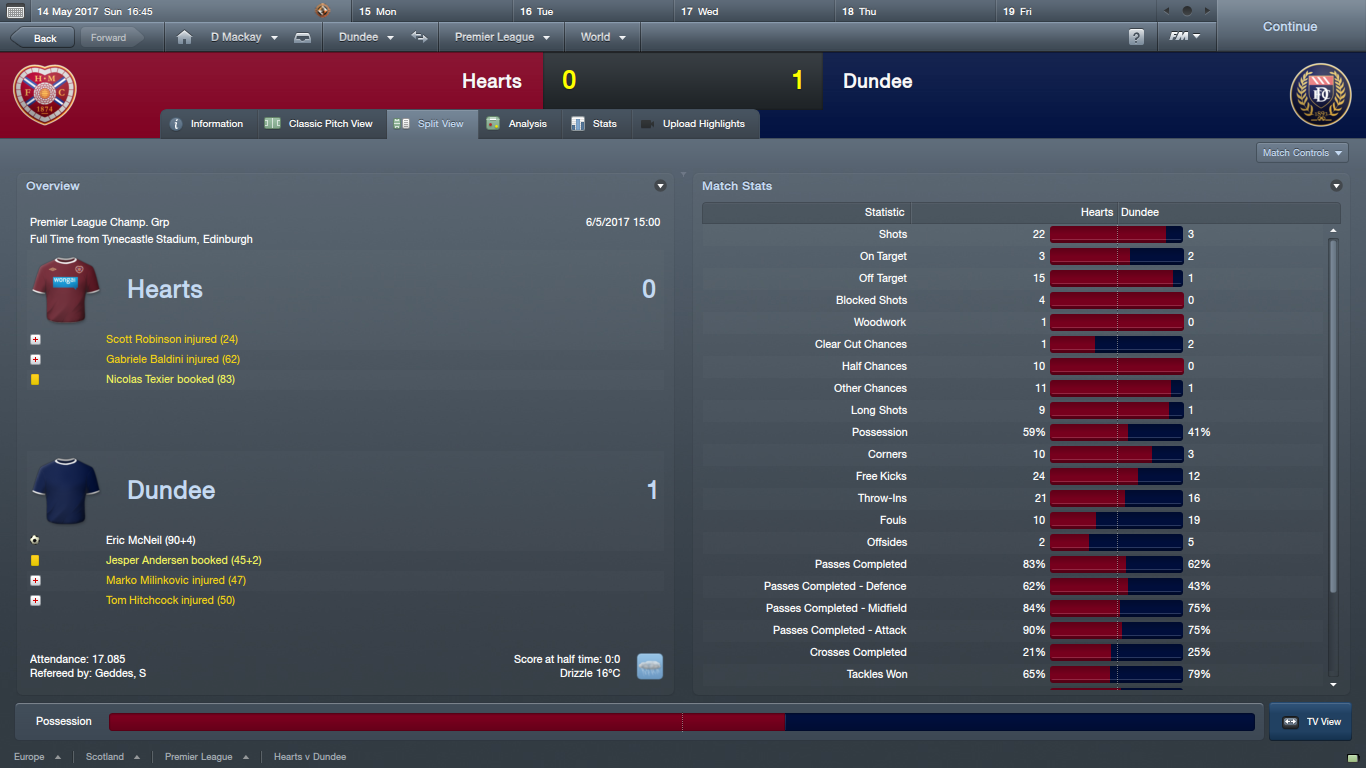Open the Overview panel options arrow
The image size is (1366, 768).
660,186
